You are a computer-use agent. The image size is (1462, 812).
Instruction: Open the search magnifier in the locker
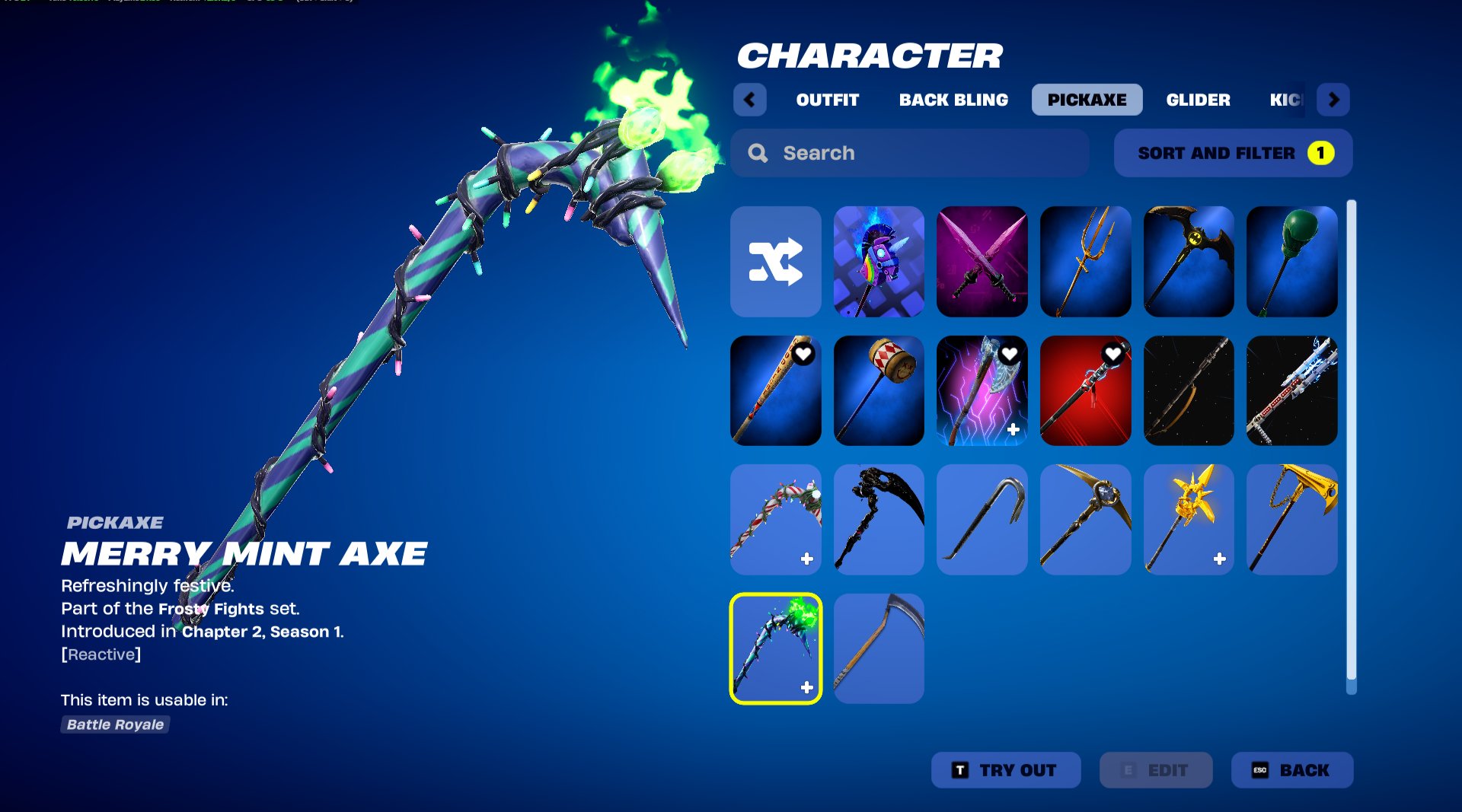coord(758,153)
